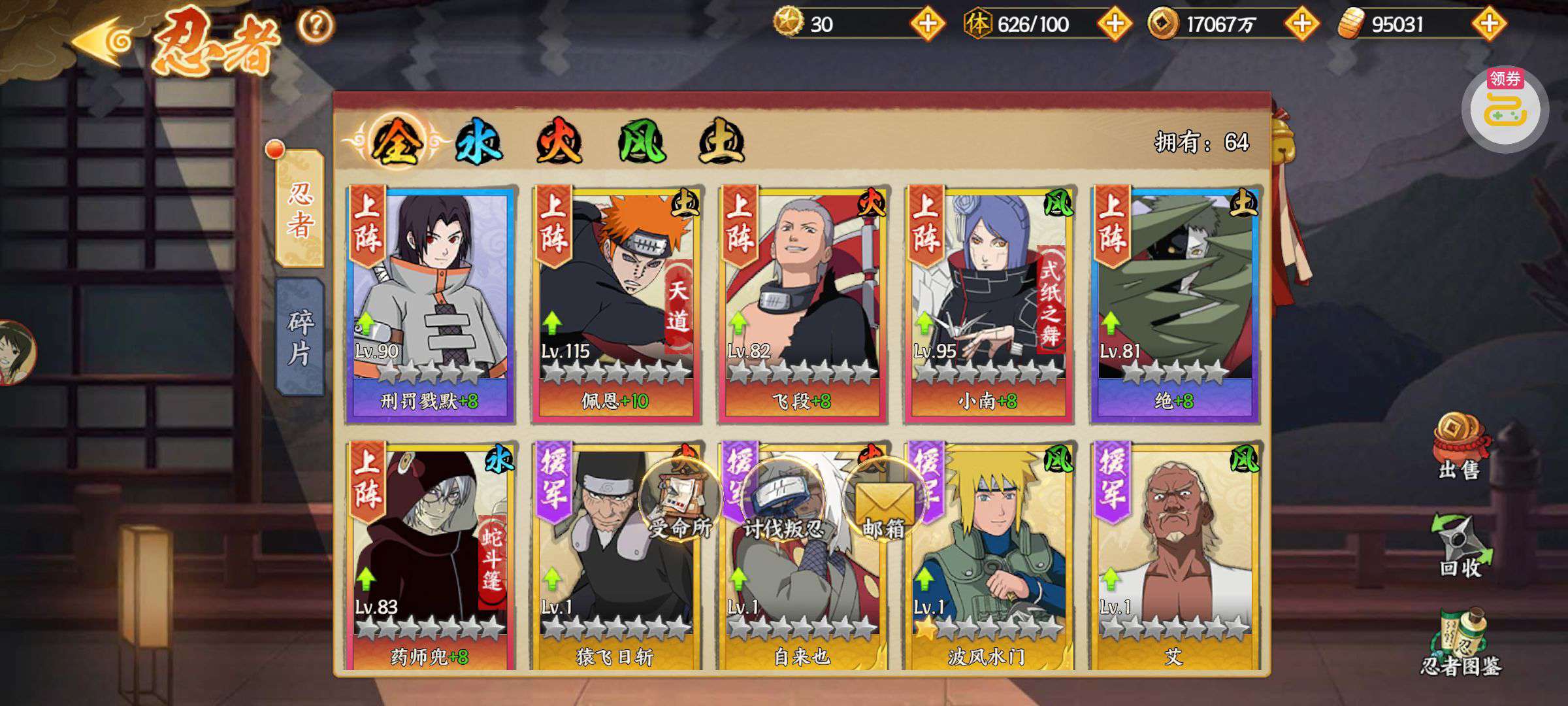The height and width of the screenshot is (706, 1568).
Task: Open the 讨伐叛忍 event icon
Action: pos(783,503)
